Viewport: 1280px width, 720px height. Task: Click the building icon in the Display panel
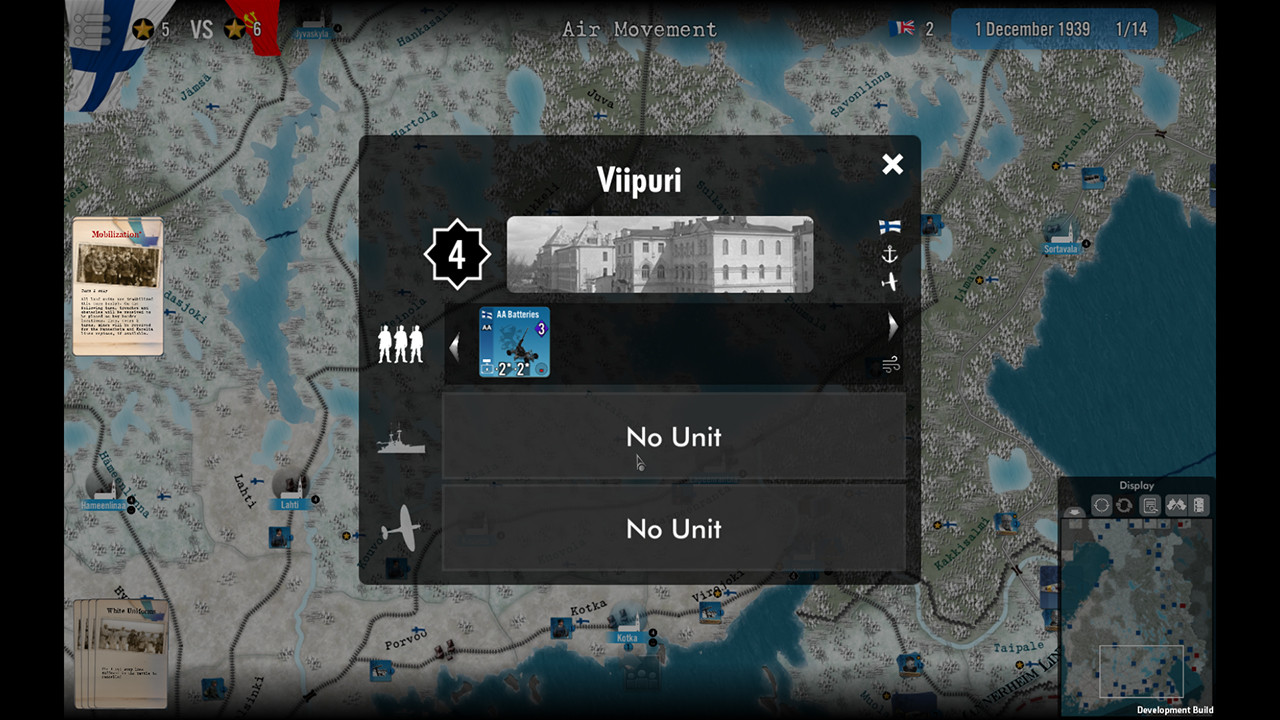(x=1199, y=504)
